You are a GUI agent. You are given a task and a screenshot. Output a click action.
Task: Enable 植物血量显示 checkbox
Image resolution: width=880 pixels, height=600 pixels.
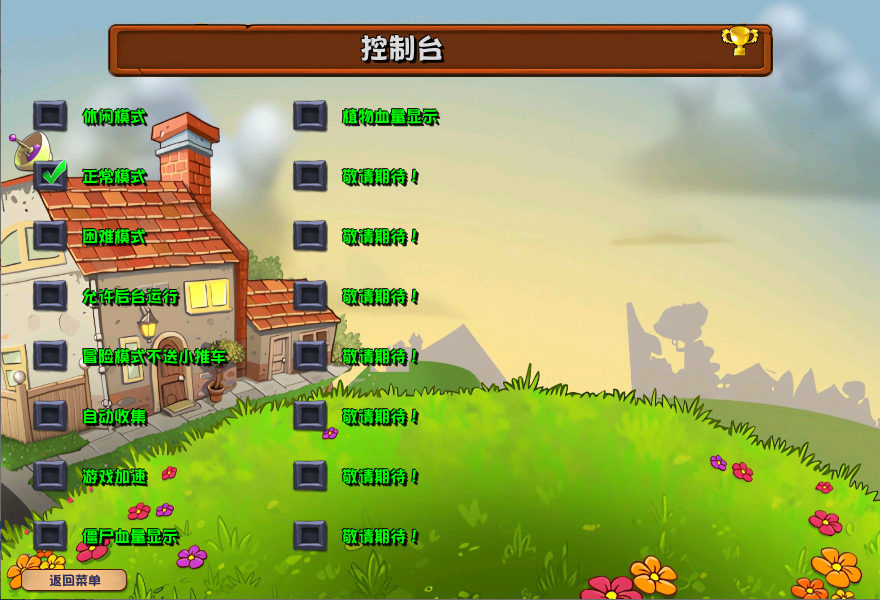[x=310, y=116]
